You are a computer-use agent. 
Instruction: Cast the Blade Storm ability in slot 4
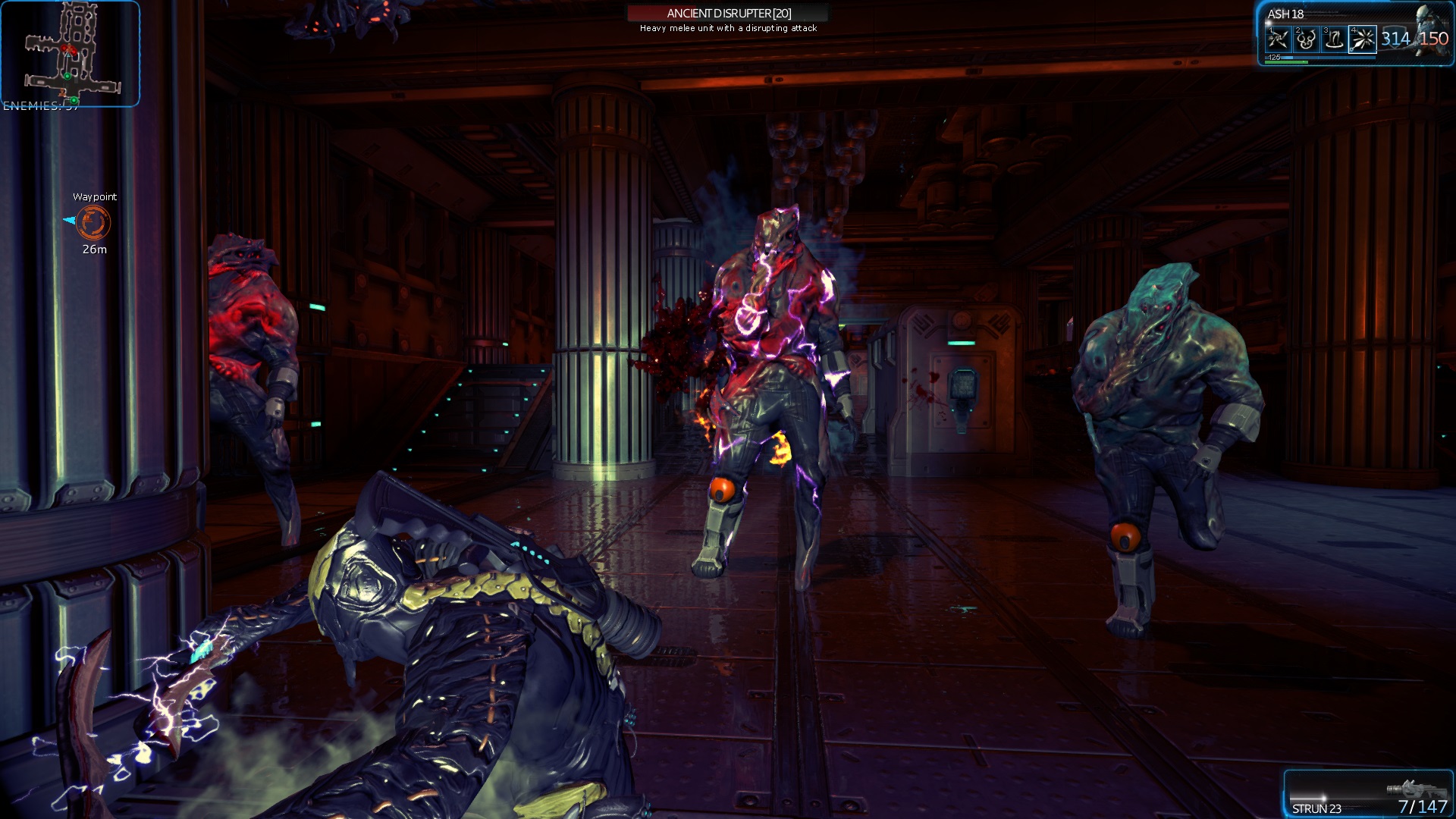[x=1362, y=39]
